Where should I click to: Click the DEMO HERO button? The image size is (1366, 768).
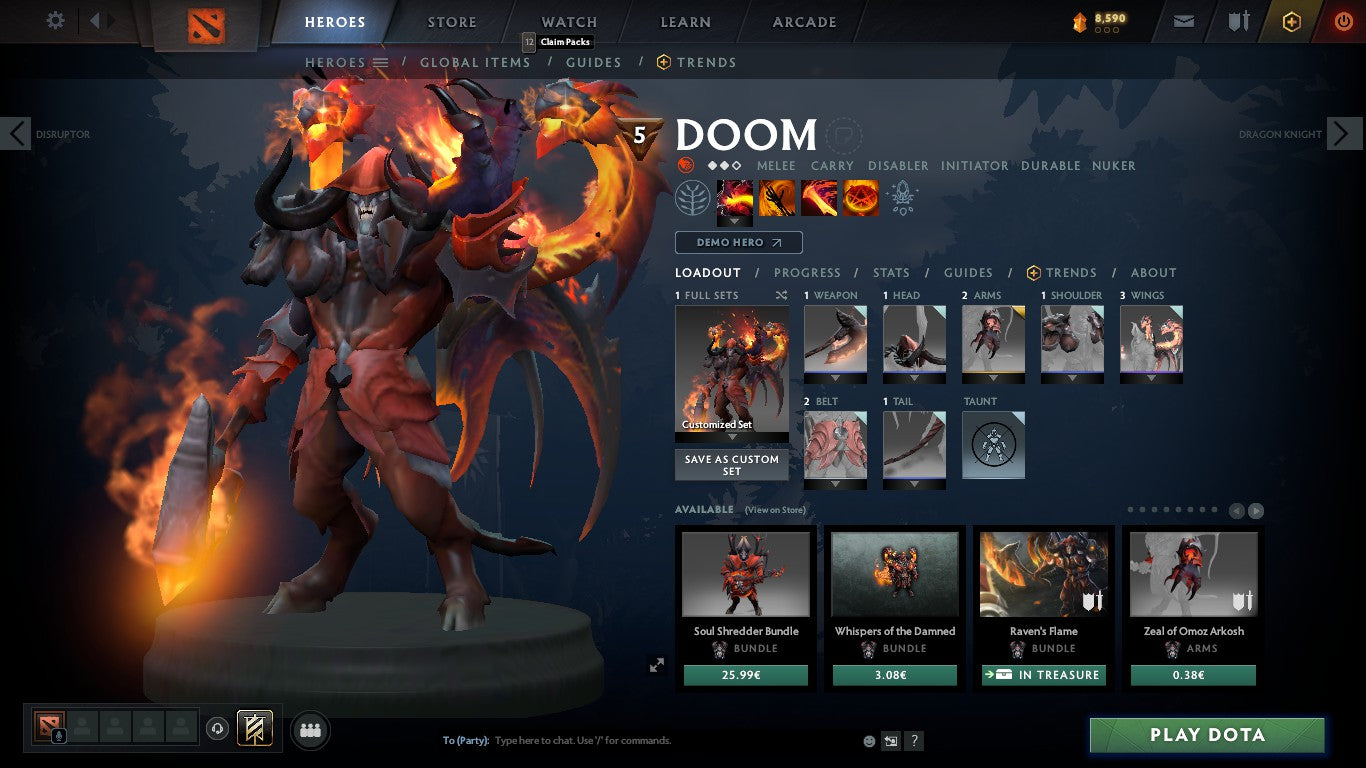[738, 242]
